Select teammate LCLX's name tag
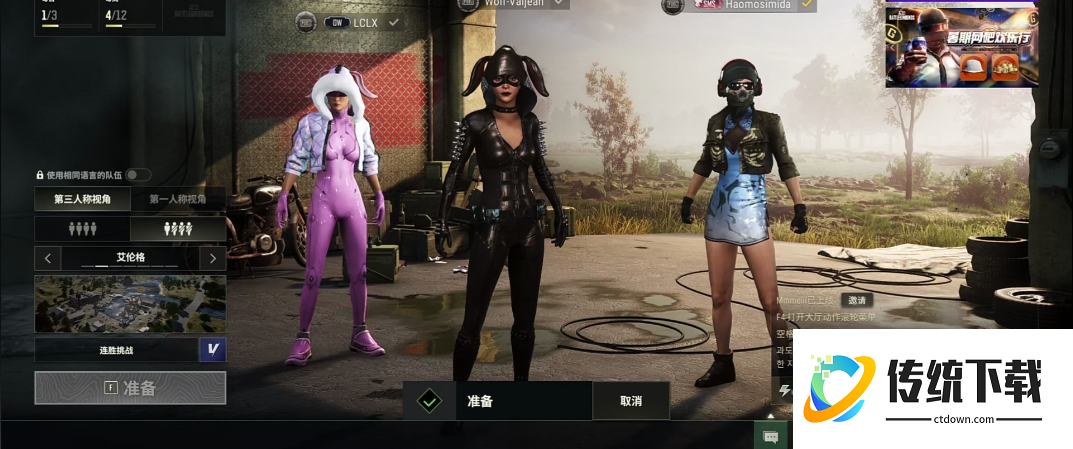This screenshot has width=1073, height=449. point(362,22)
